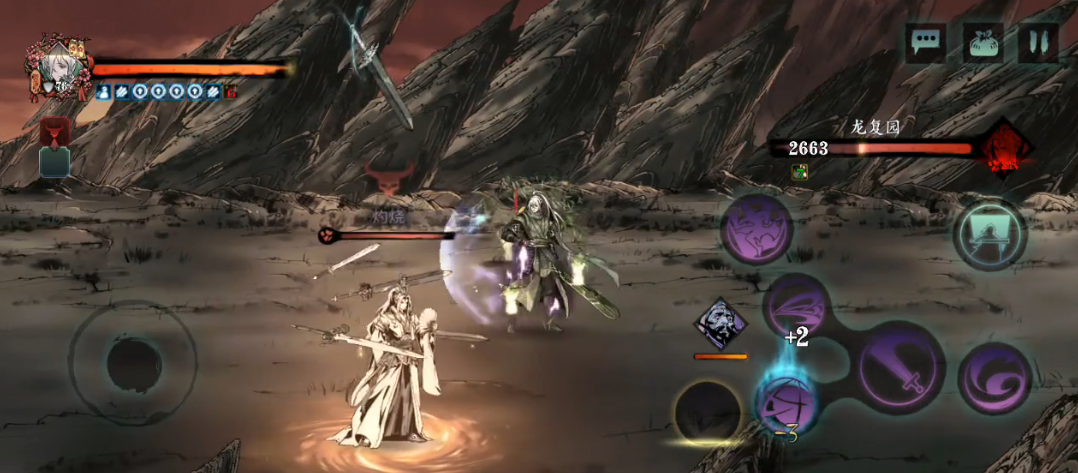The image size is (1078, 473).
Task: Open the item bag pouch
Action: 983,42
